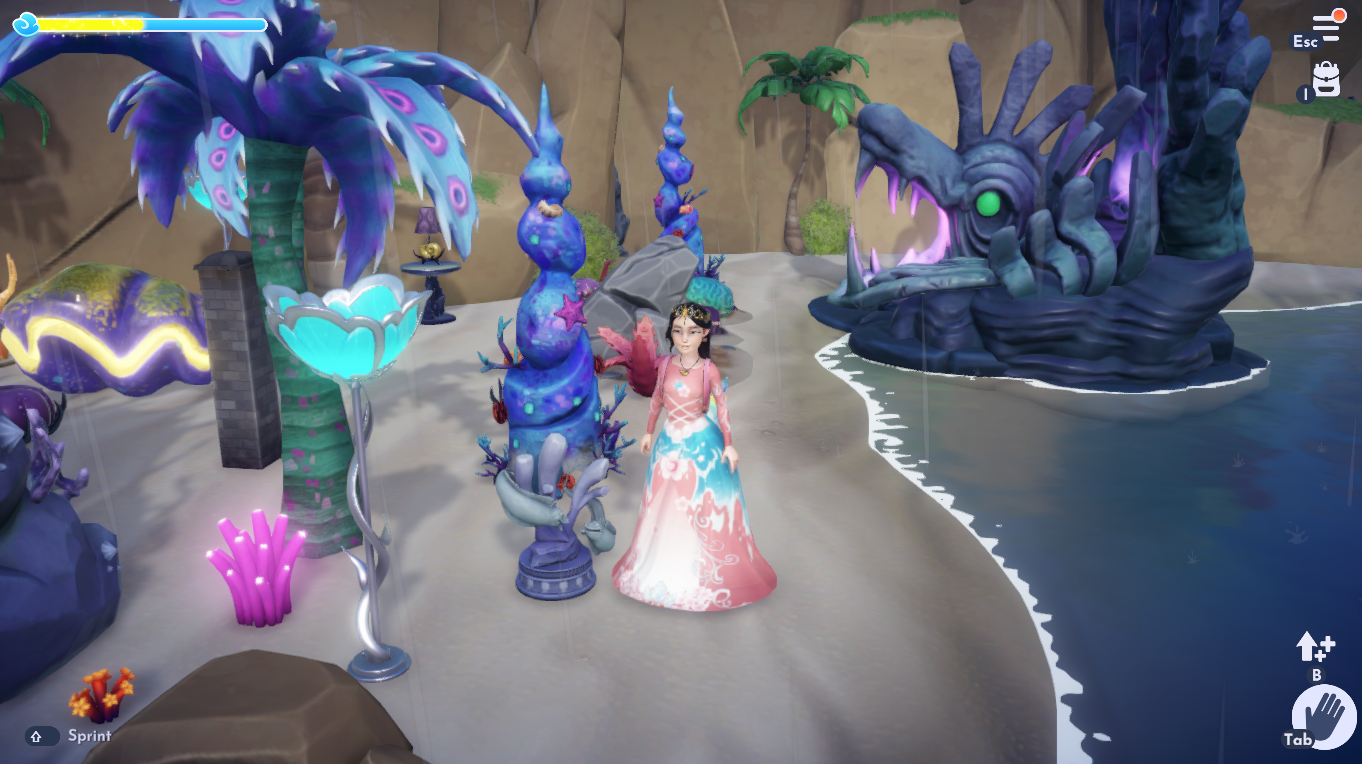The image size is (1362, 764).
Task: Click the jump arrow icon labeled B
Action: pos(1314,645)
